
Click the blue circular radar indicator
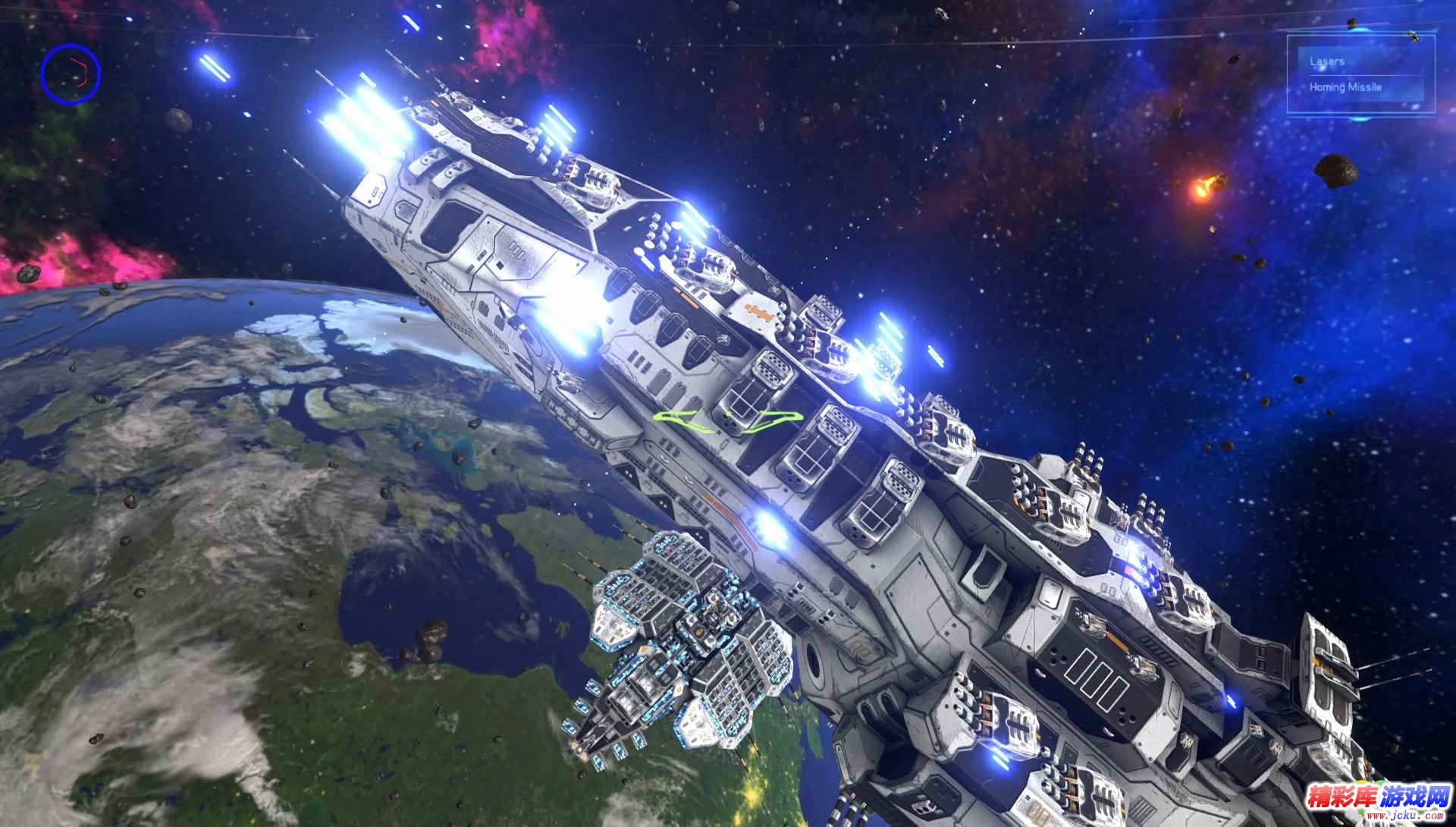pyautogui.click(x=71, y=74)
